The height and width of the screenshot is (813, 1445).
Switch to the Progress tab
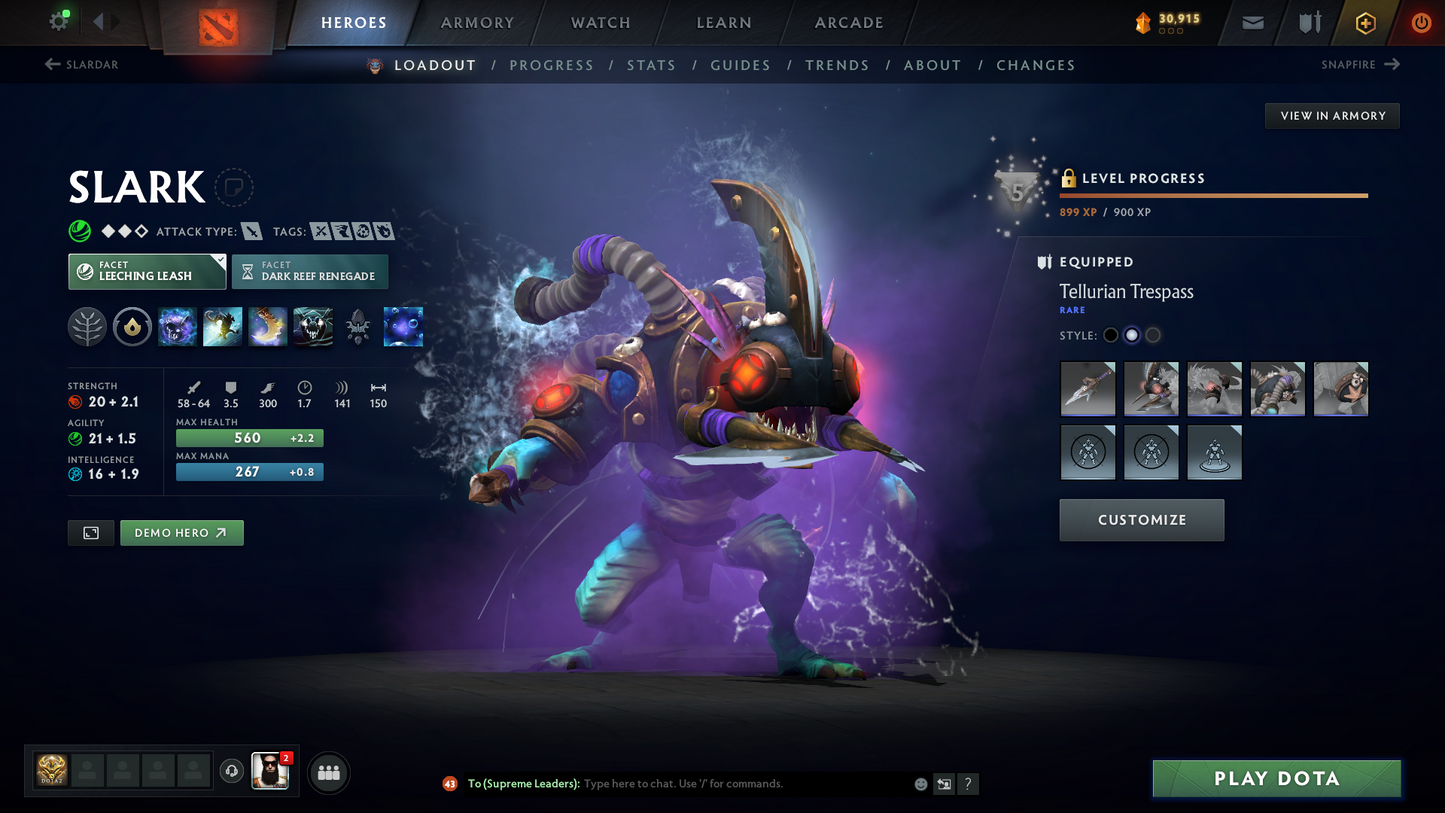pos(551,65)
